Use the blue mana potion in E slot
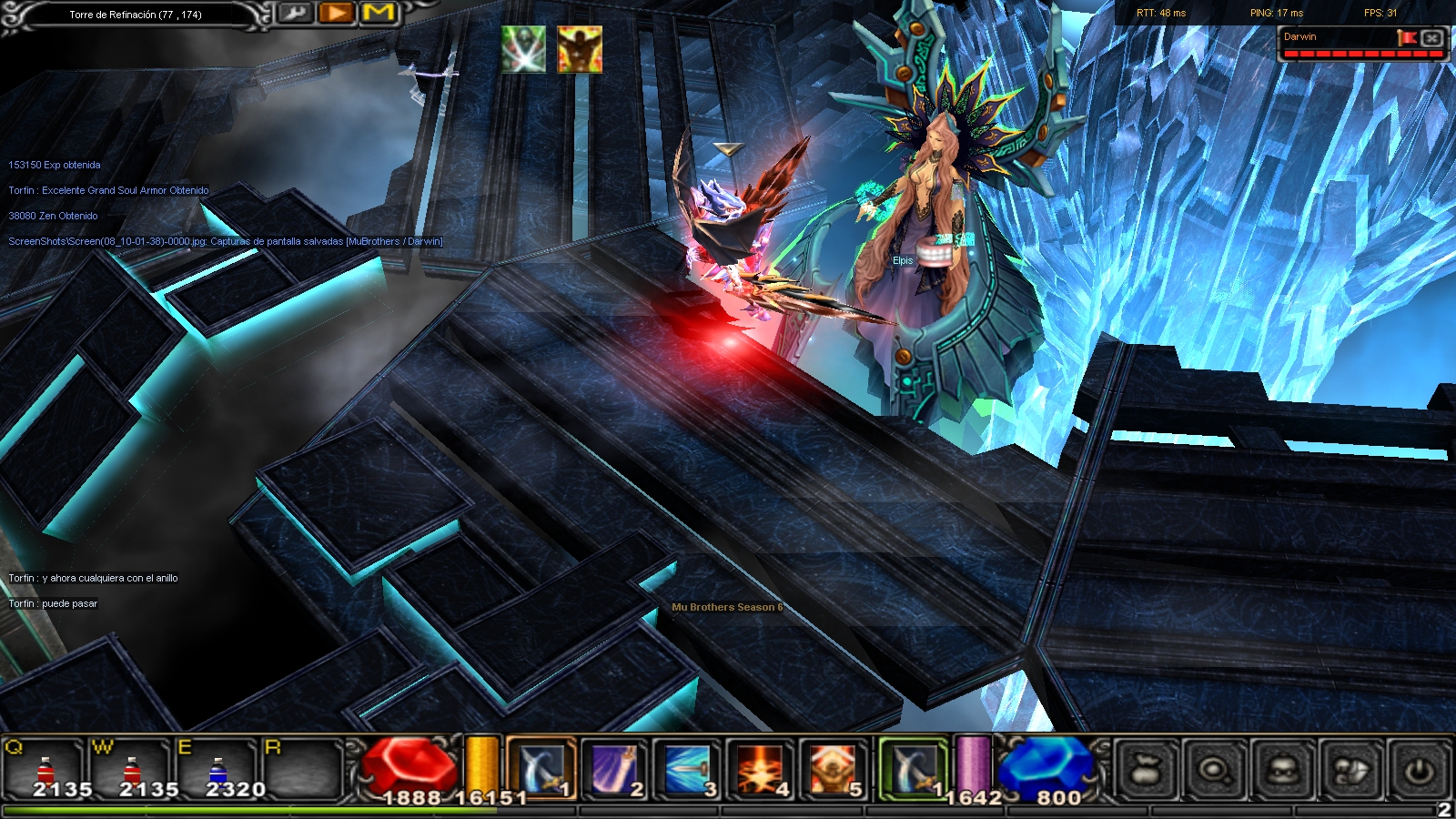This screenshot has height=819, width=1456. 218,769
